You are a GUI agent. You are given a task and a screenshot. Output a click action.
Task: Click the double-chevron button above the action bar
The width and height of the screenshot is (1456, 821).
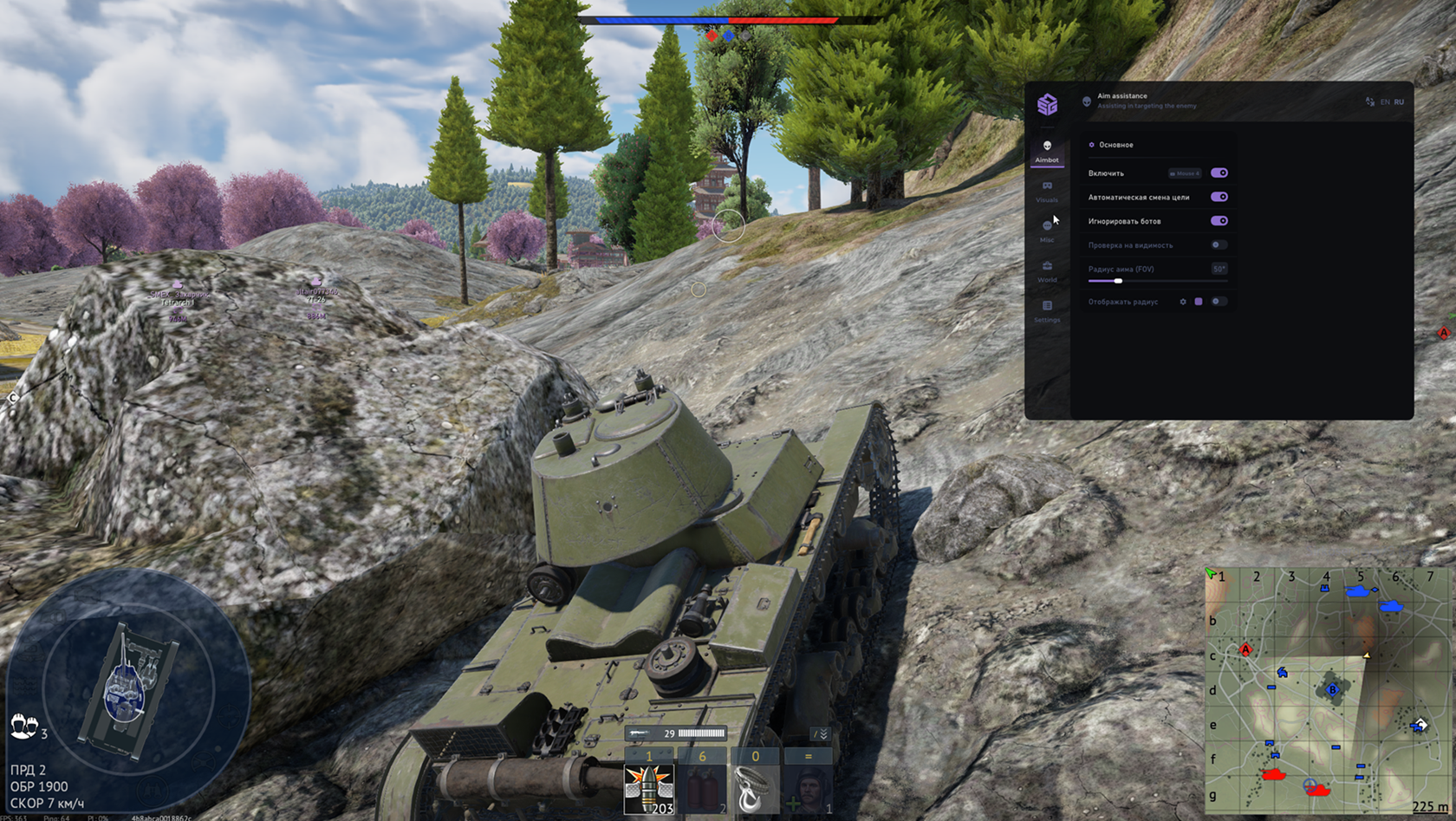click(821, 733)
